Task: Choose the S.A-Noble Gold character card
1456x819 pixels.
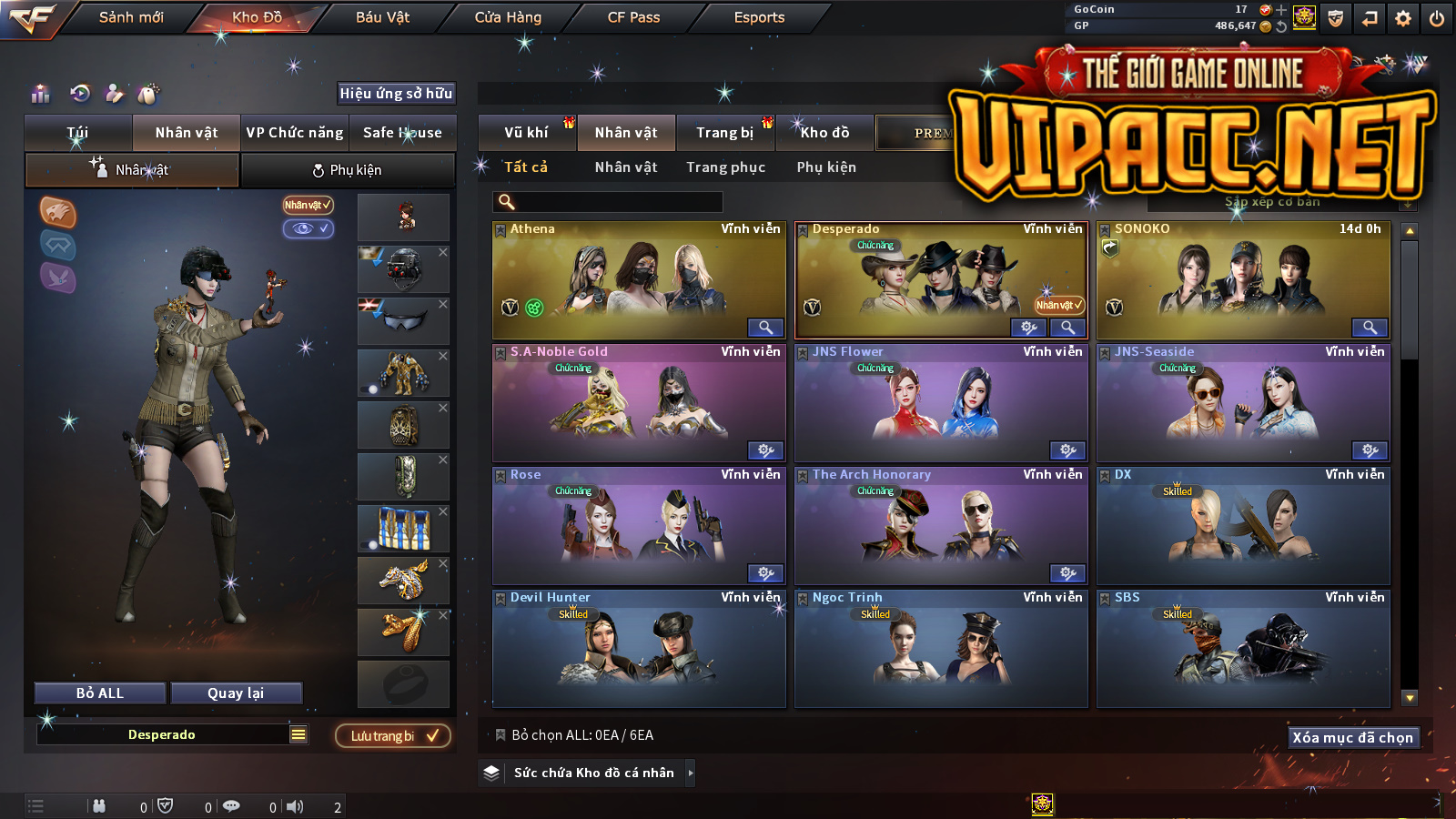Action: 638,402
